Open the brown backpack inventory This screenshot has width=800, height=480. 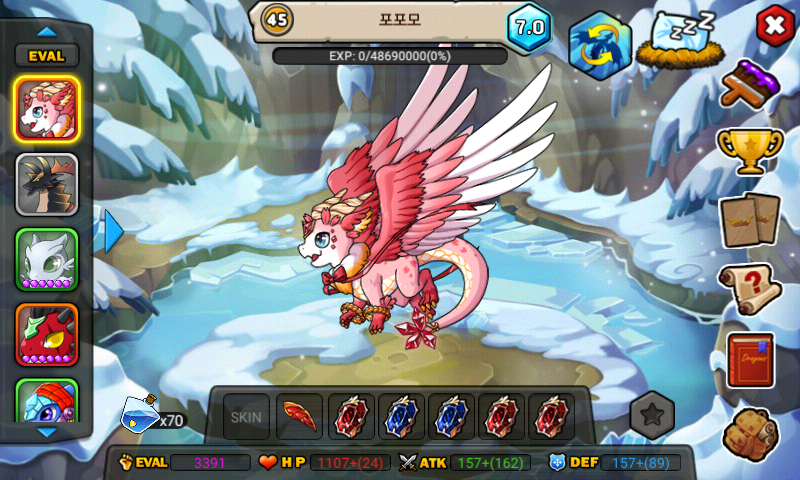[750, 430]
